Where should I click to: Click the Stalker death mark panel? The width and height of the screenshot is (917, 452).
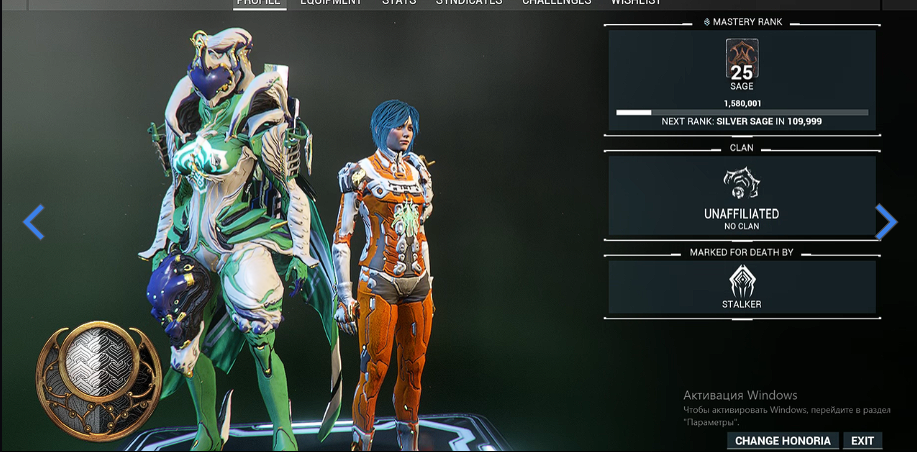tap(742, 287)
